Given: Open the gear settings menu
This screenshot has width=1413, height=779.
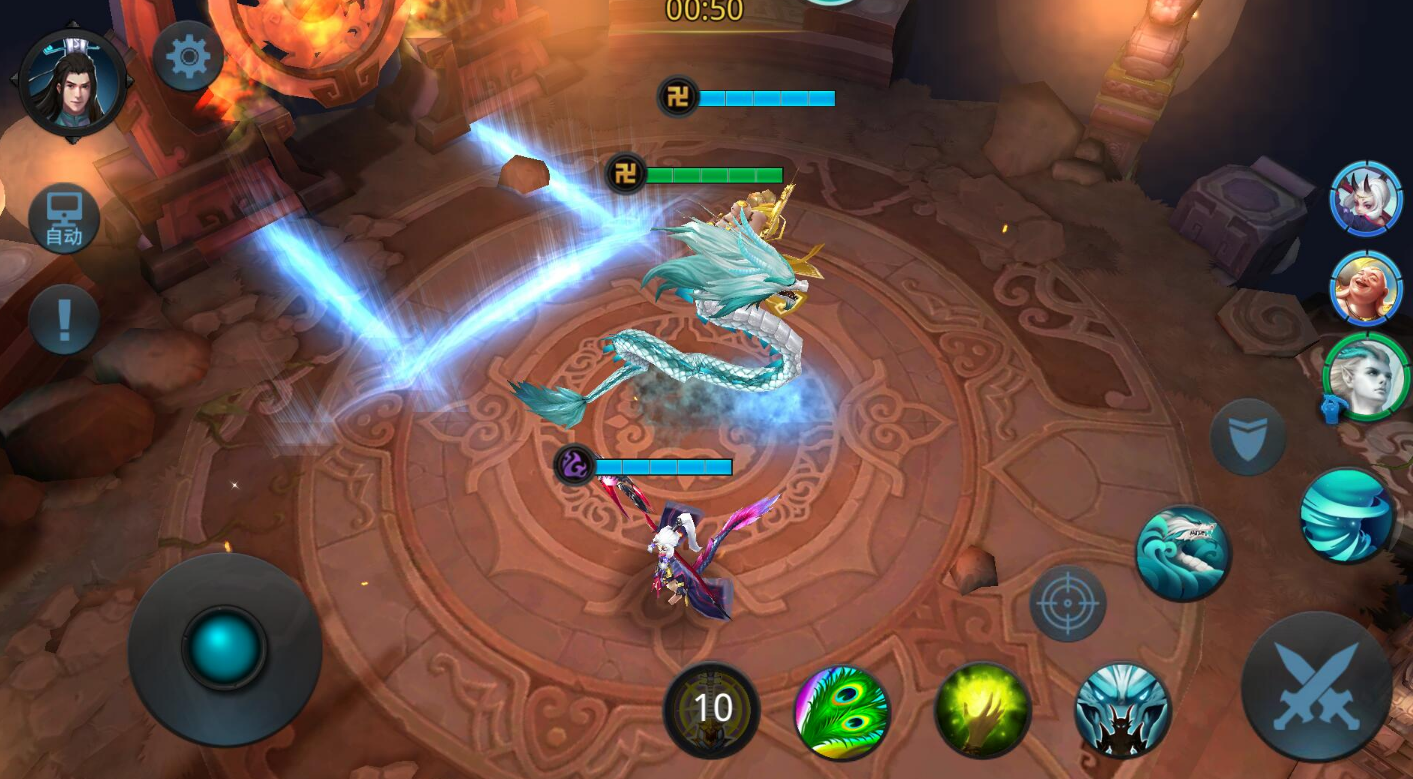Looking at the screenshot, I should (188, 58).
